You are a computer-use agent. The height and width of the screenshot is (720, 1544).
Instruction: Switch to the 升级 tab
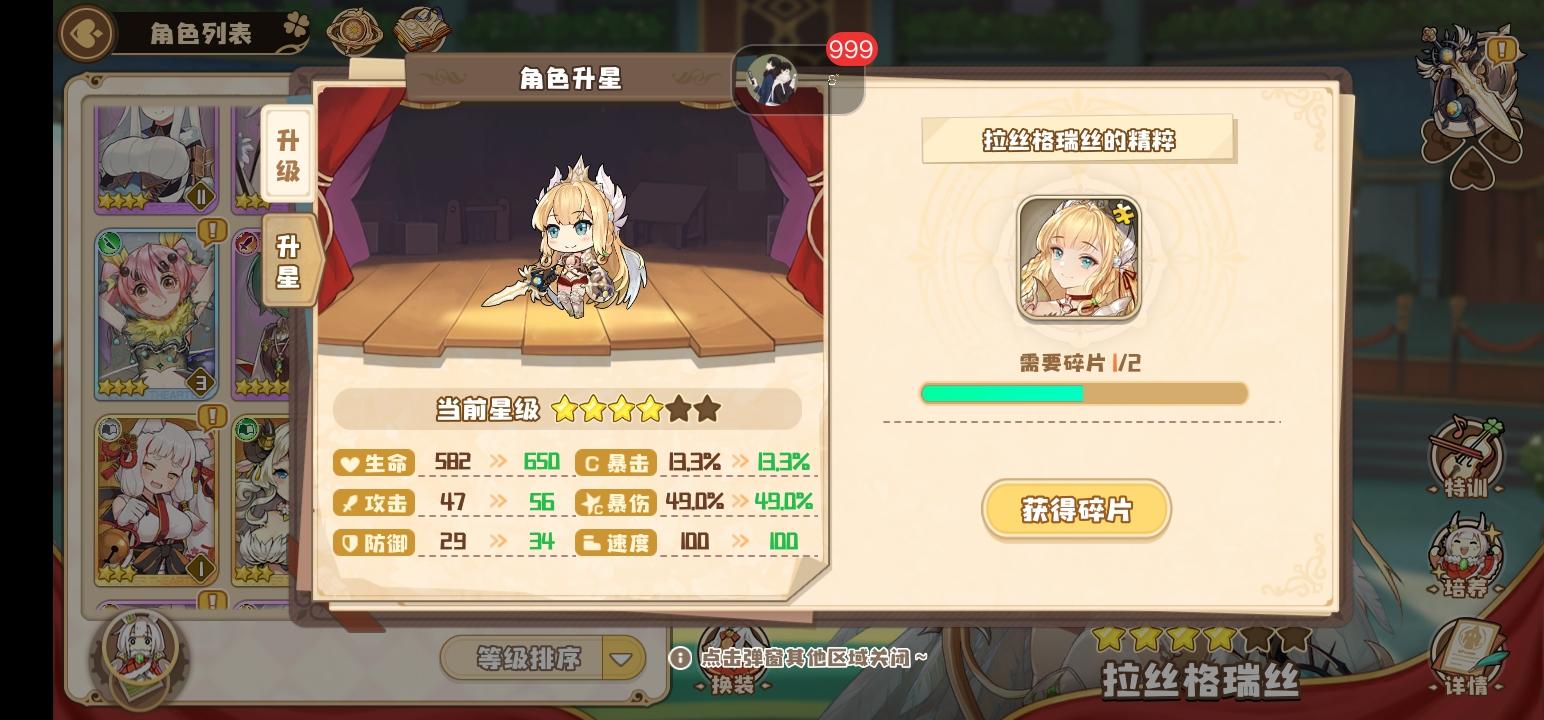288,148
